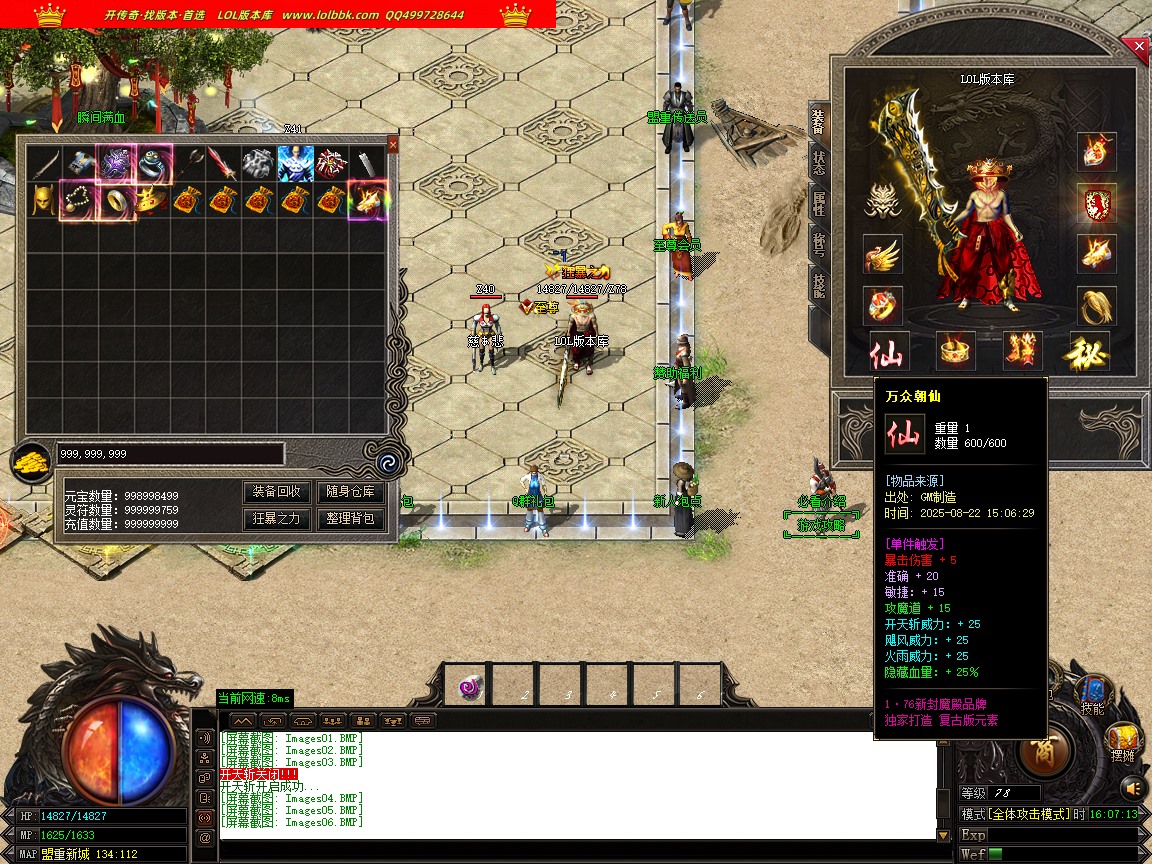Pick the gold ring in the bag
Image resolution: width=1152 pixels, height=864 pixels.
tap(115, 200)
